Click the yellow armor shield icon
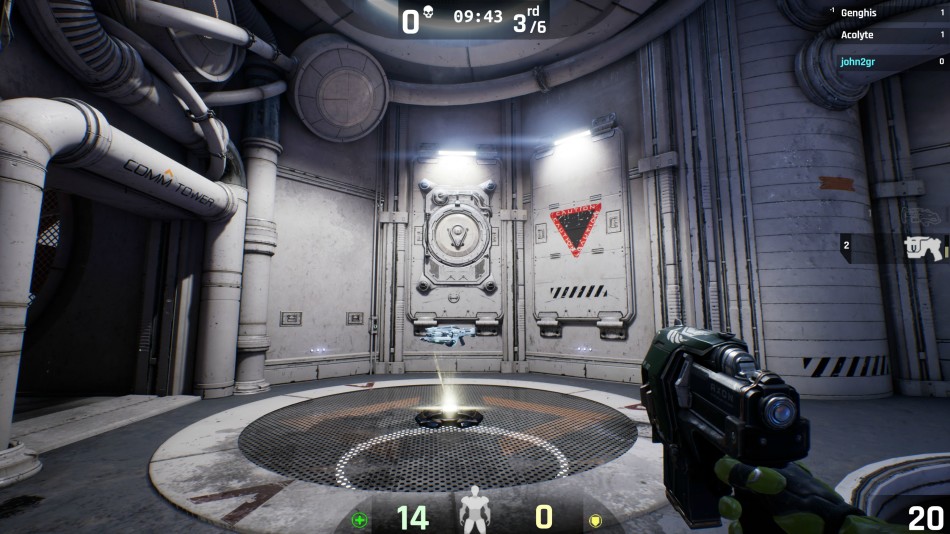The width and height of the screenshot is (950, 534). pos(594,519)
